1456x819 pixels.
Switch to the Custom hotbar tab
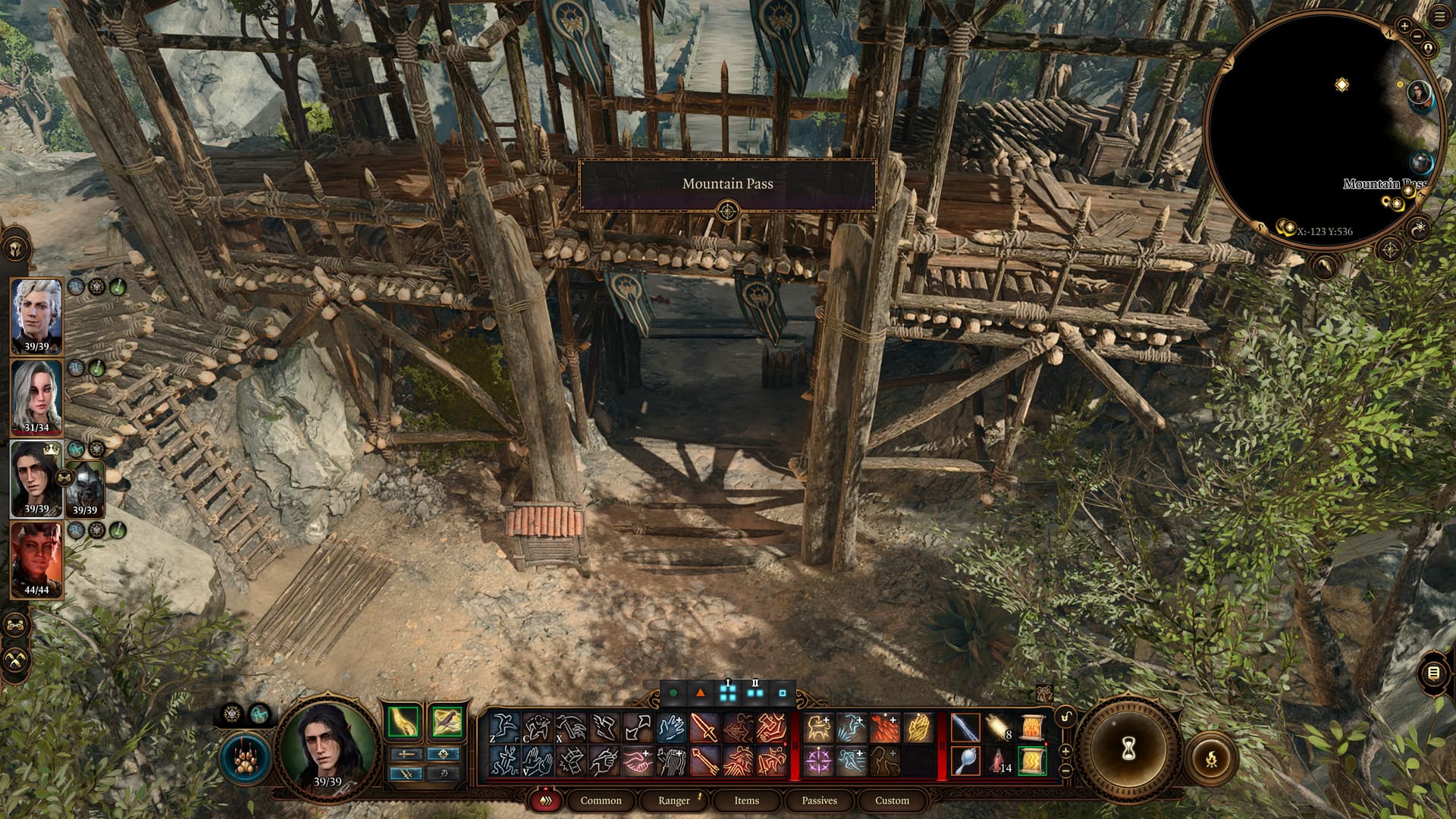point(892,800)
